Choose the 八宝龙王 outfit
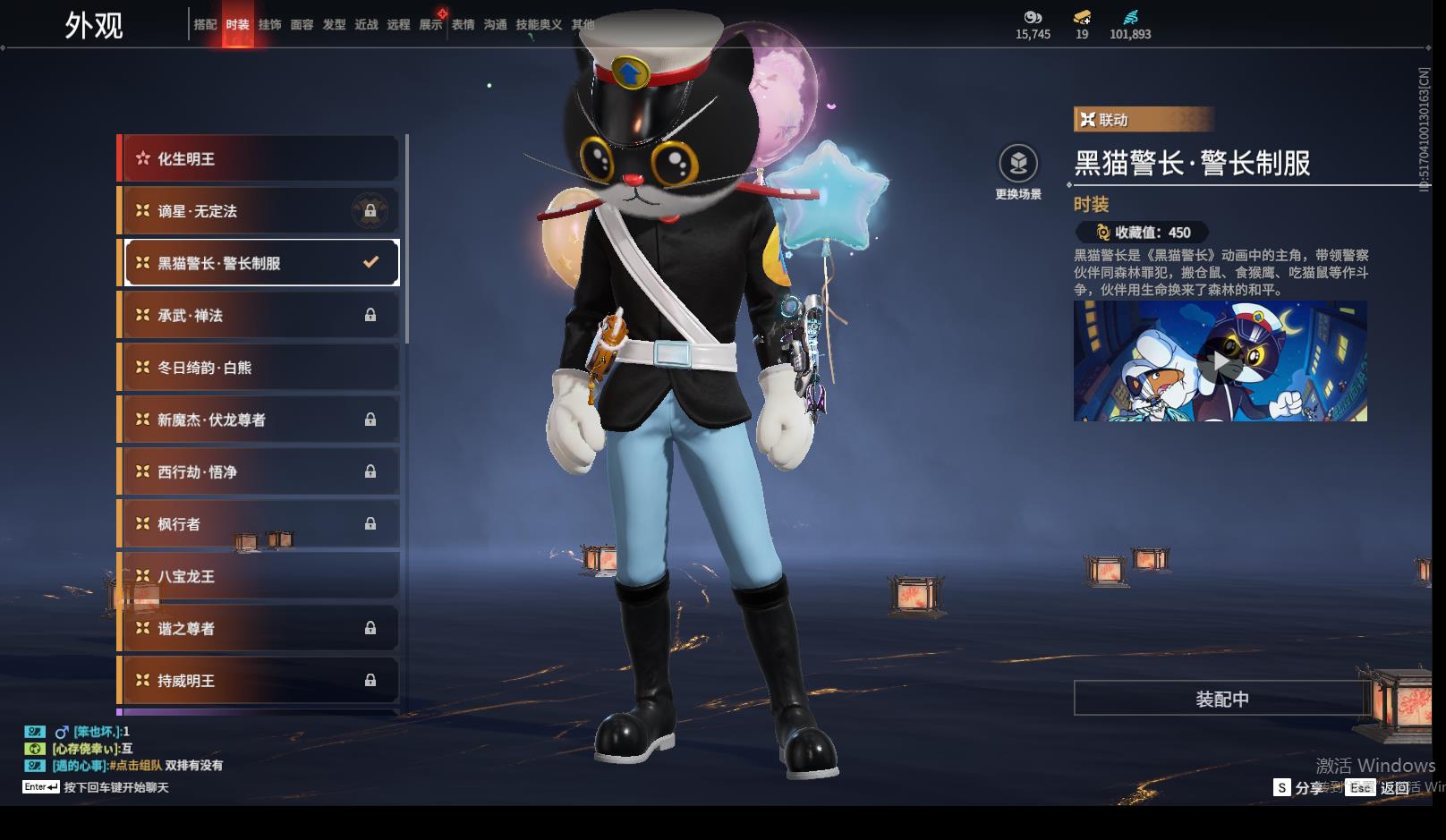 (259, 576)
